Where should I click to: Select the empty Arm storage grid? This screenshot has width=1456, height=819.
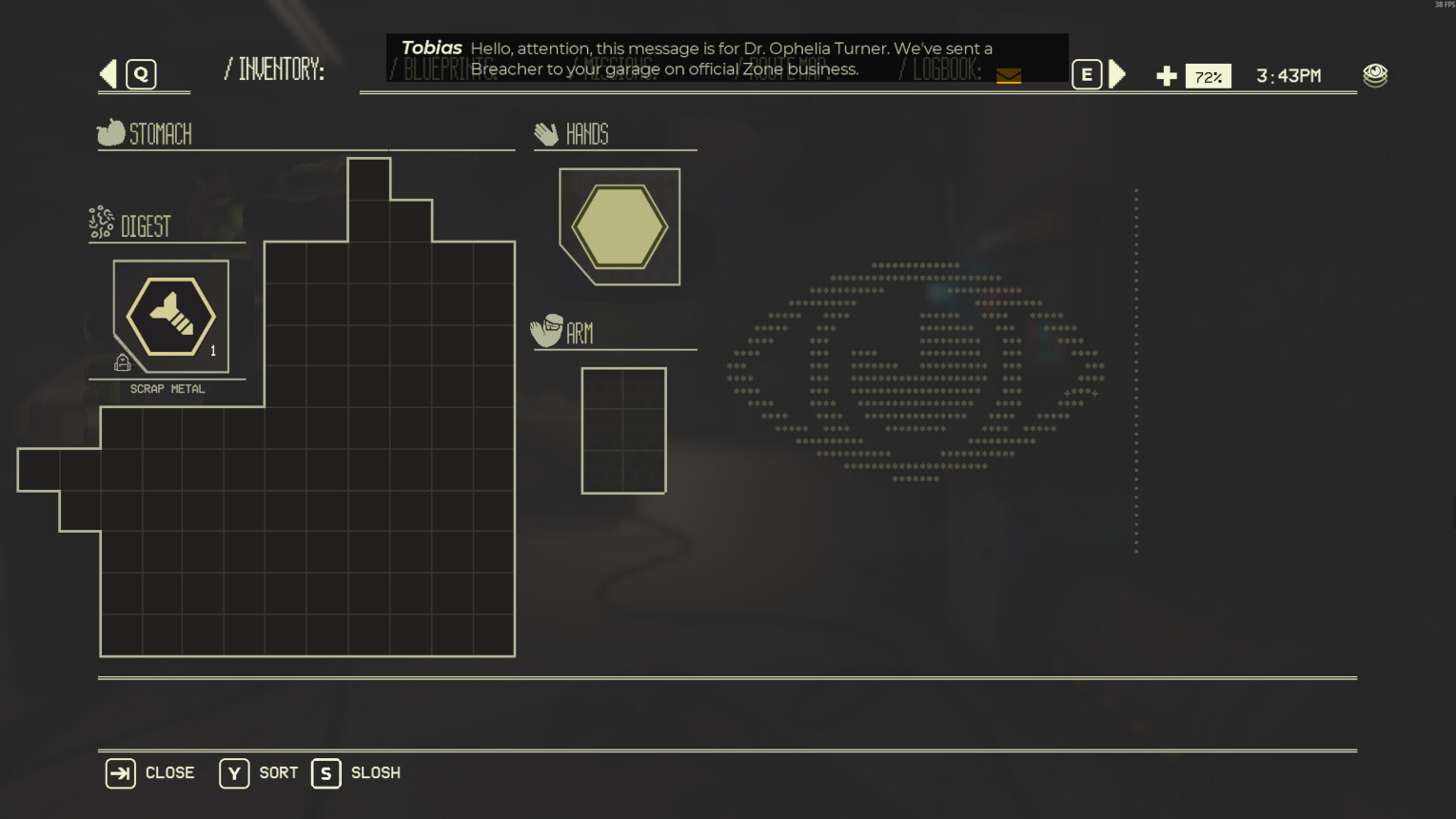coord(623,431)
